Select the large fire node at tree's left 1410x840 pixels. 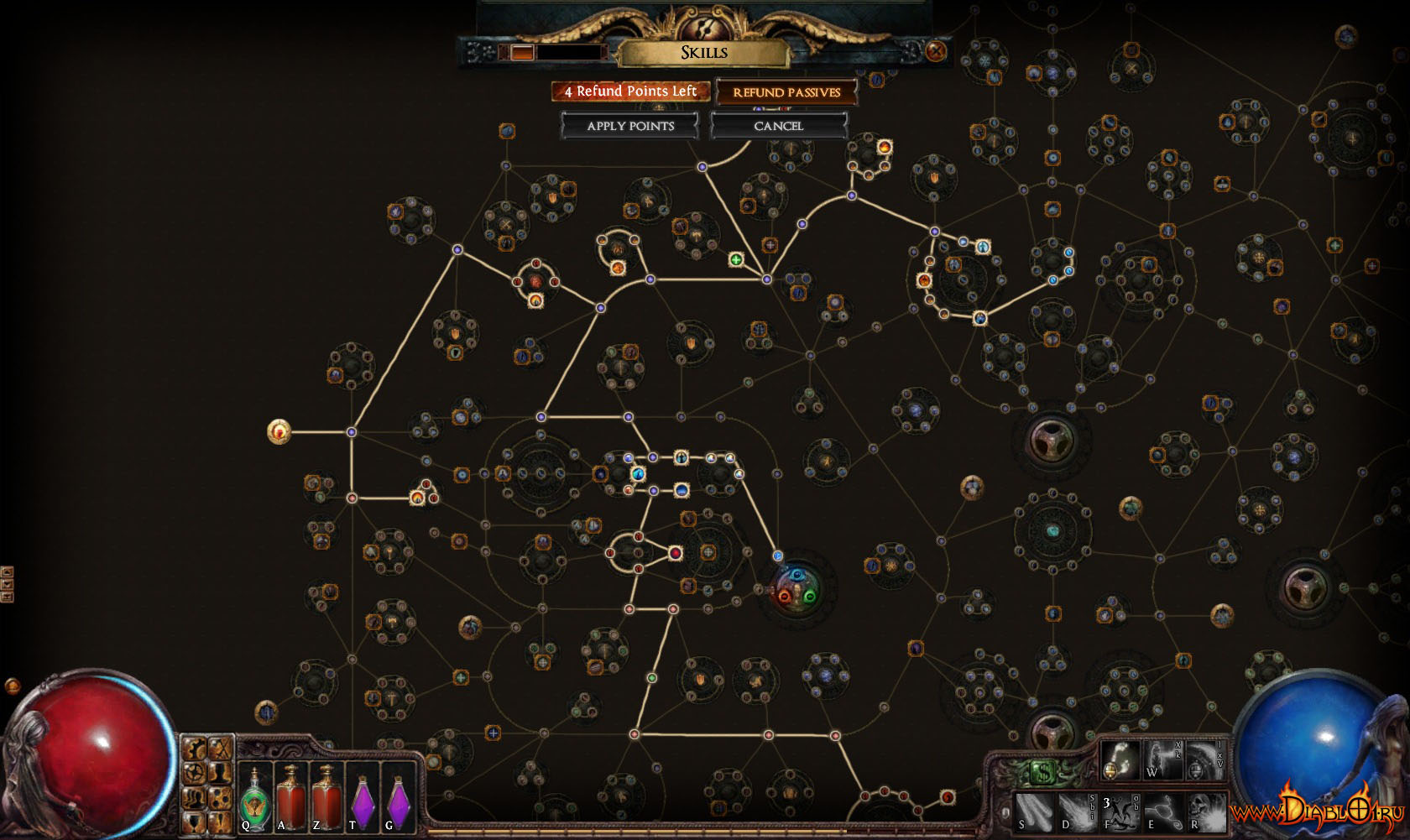[x=279, y=432]
